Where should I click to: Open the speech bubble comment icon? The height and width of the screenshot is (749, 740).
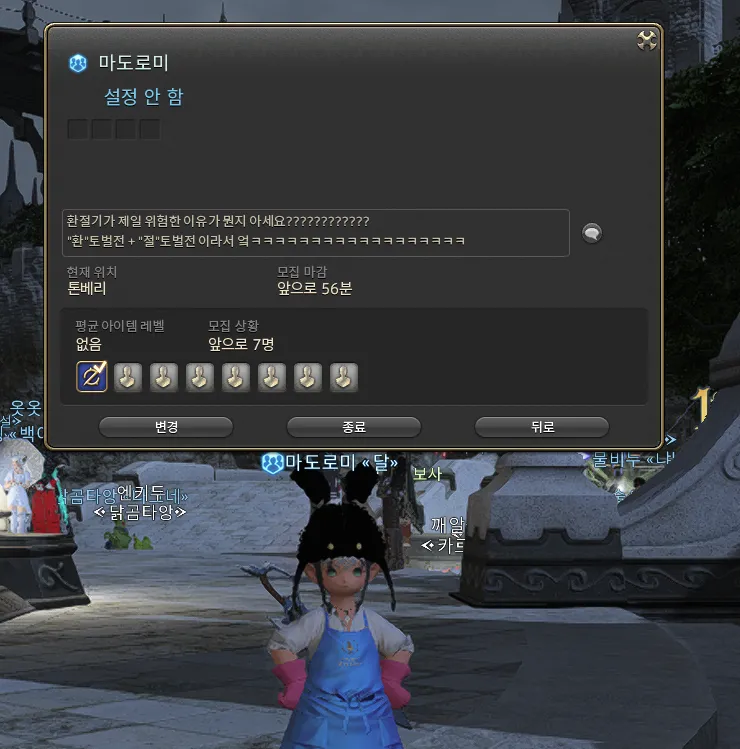592,233
